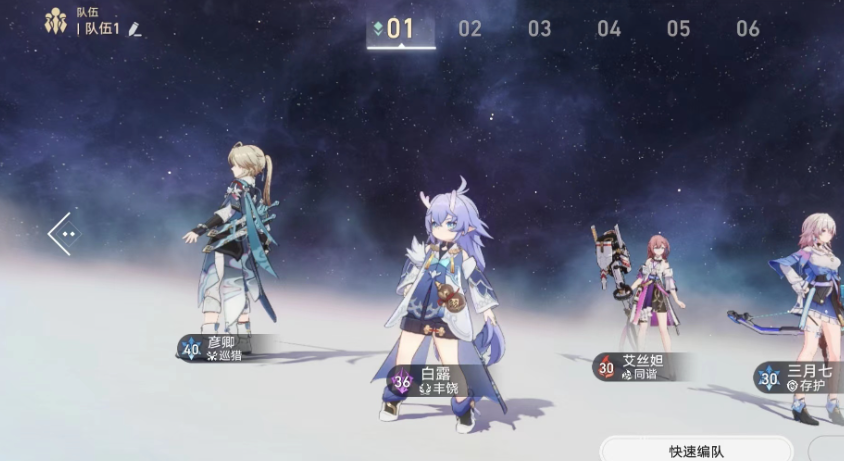Viewport: 844px width, 461px height.
Task: Open the 快速编队 quick team setup
Action: tap(696, 450)
